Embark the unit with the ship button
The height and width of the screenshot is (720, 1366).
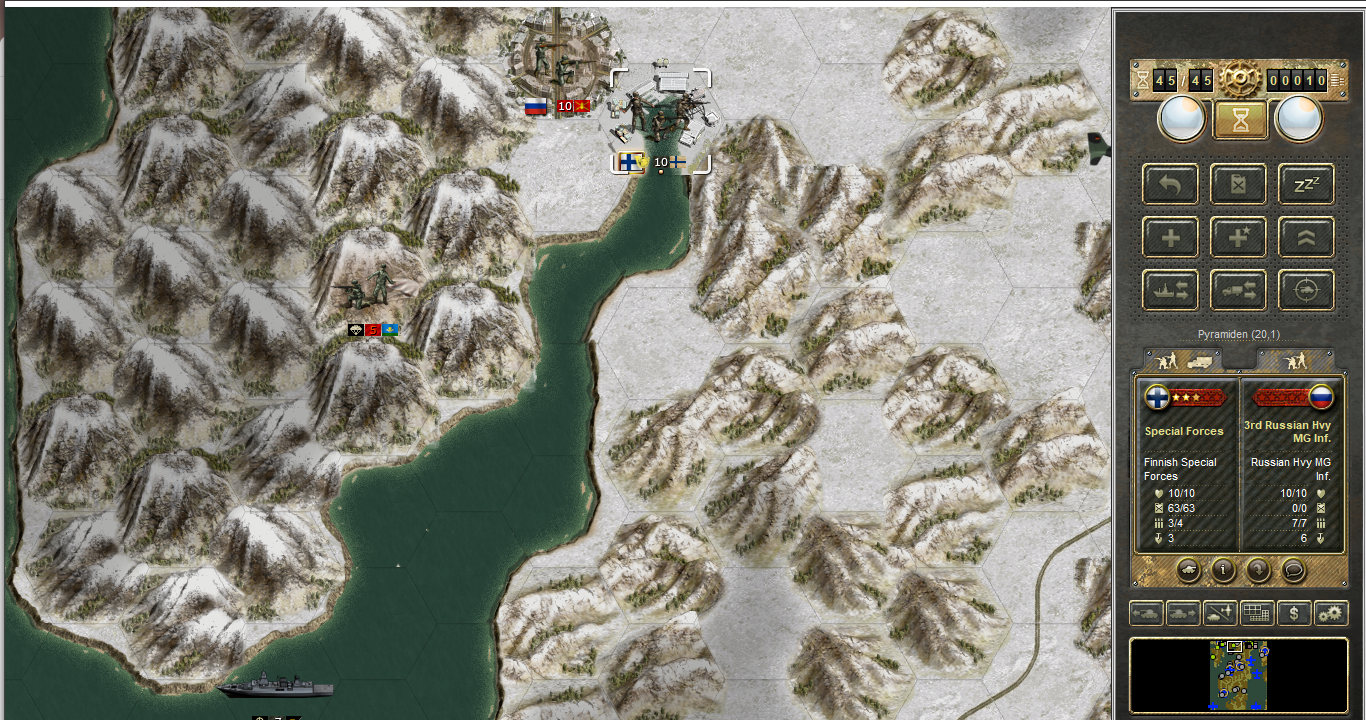click(1171, 290)
